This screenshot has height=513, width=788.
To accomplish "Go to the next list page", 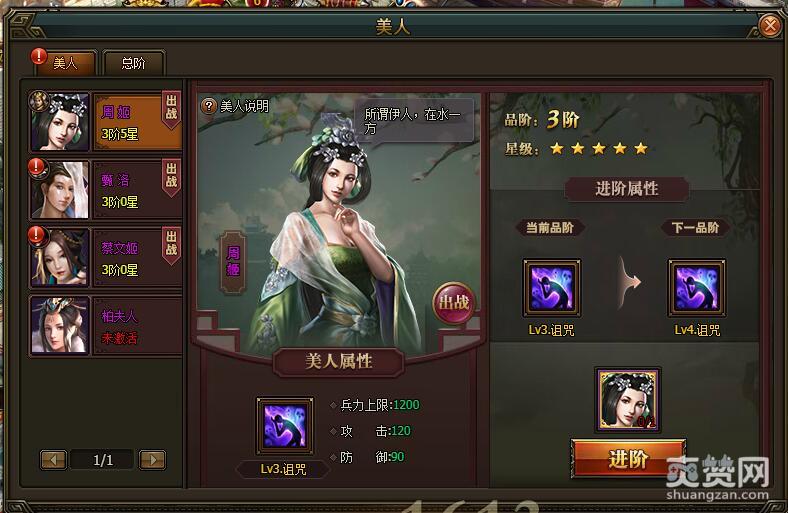I will point(152,460).
